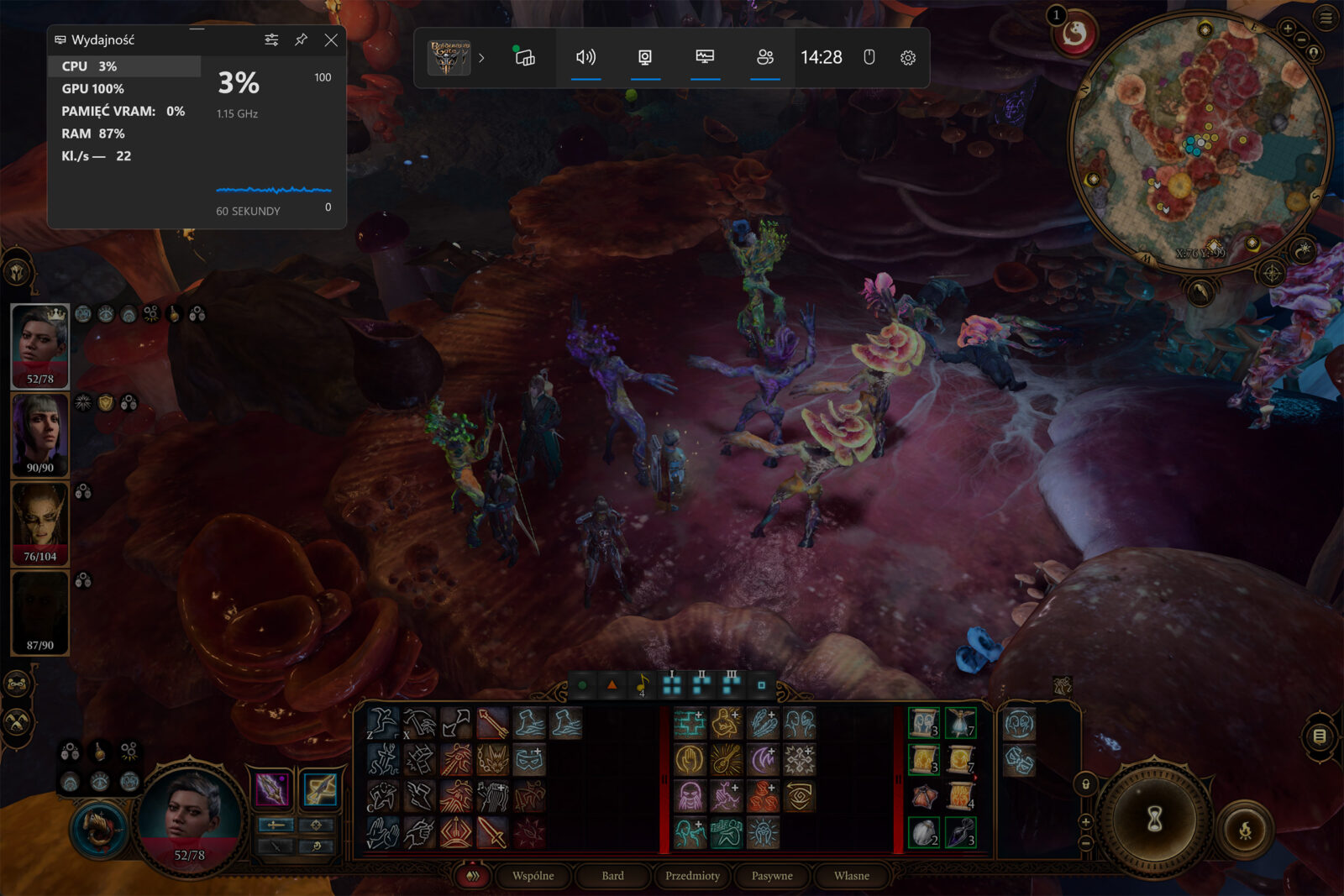Click the circular minimap
The width and height of the screenshot is (1344, 896).
(x=1199, y=140)
